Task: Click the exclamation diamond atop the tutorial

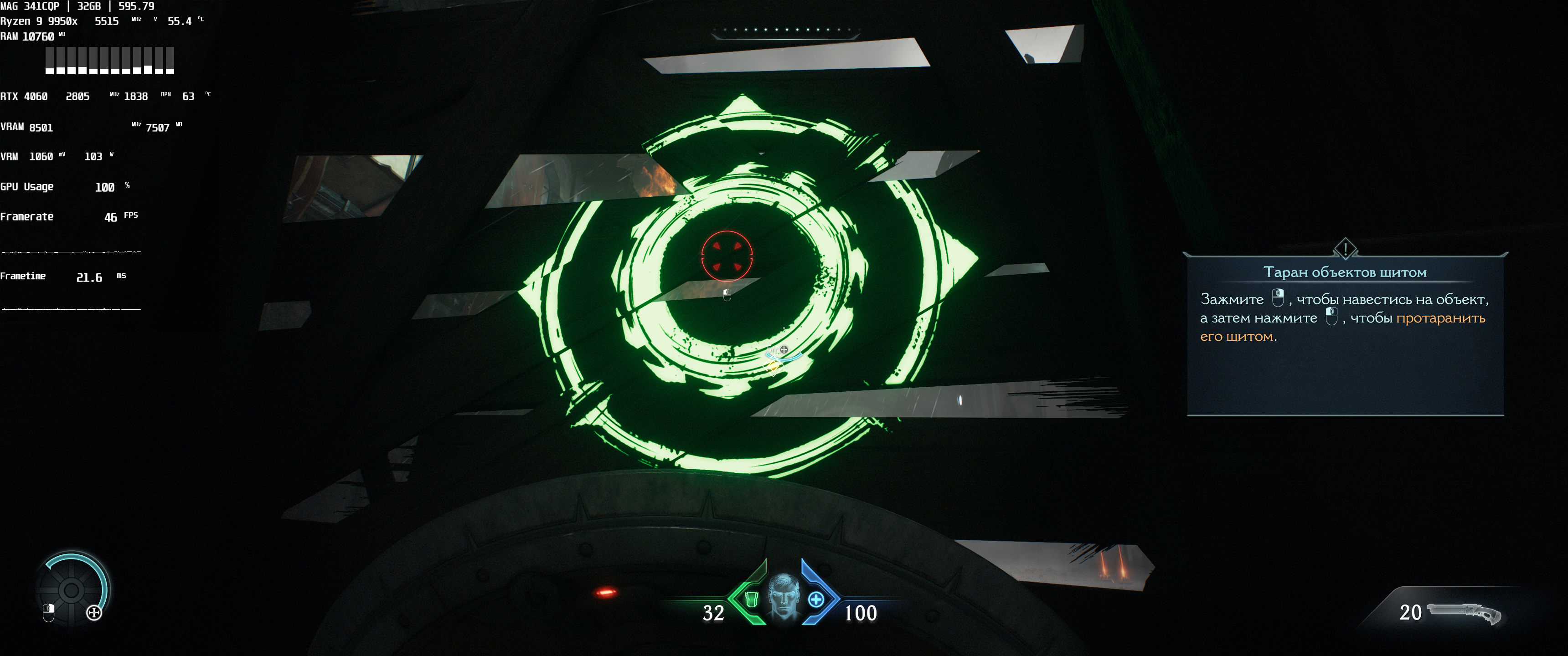Action: click(1345, 248)
